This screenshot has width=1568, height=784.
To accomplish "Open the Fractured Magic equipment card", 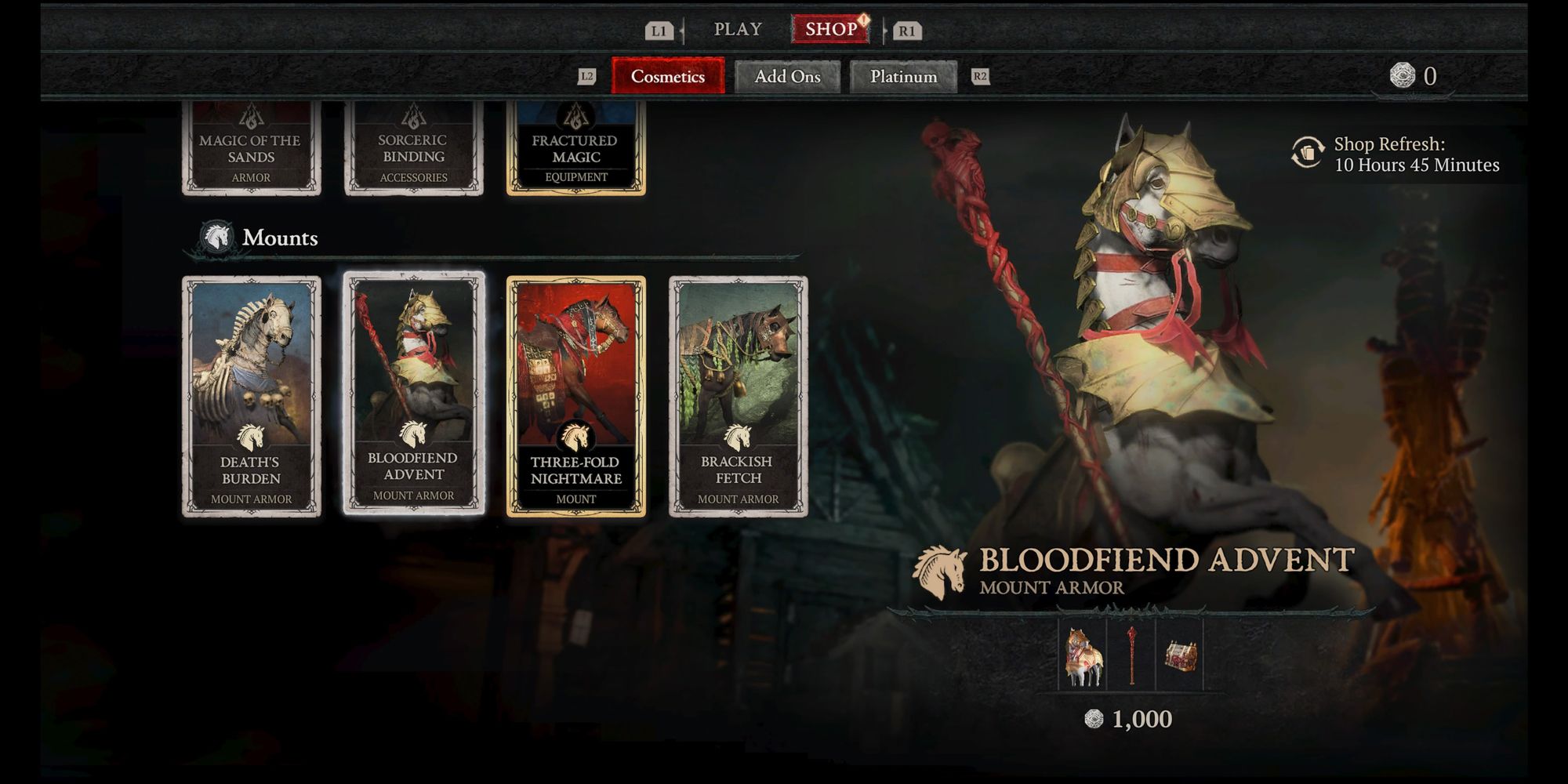I will pos(575,149).
